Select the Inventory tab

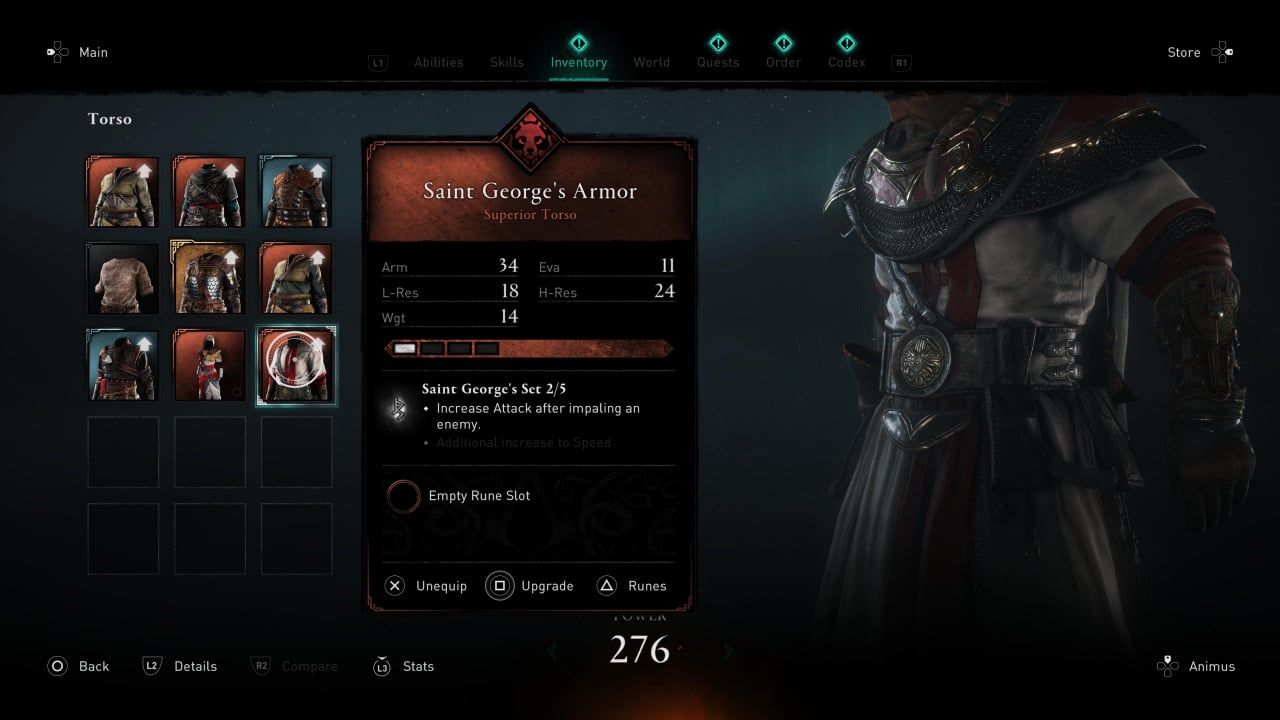tap(578, 62)
